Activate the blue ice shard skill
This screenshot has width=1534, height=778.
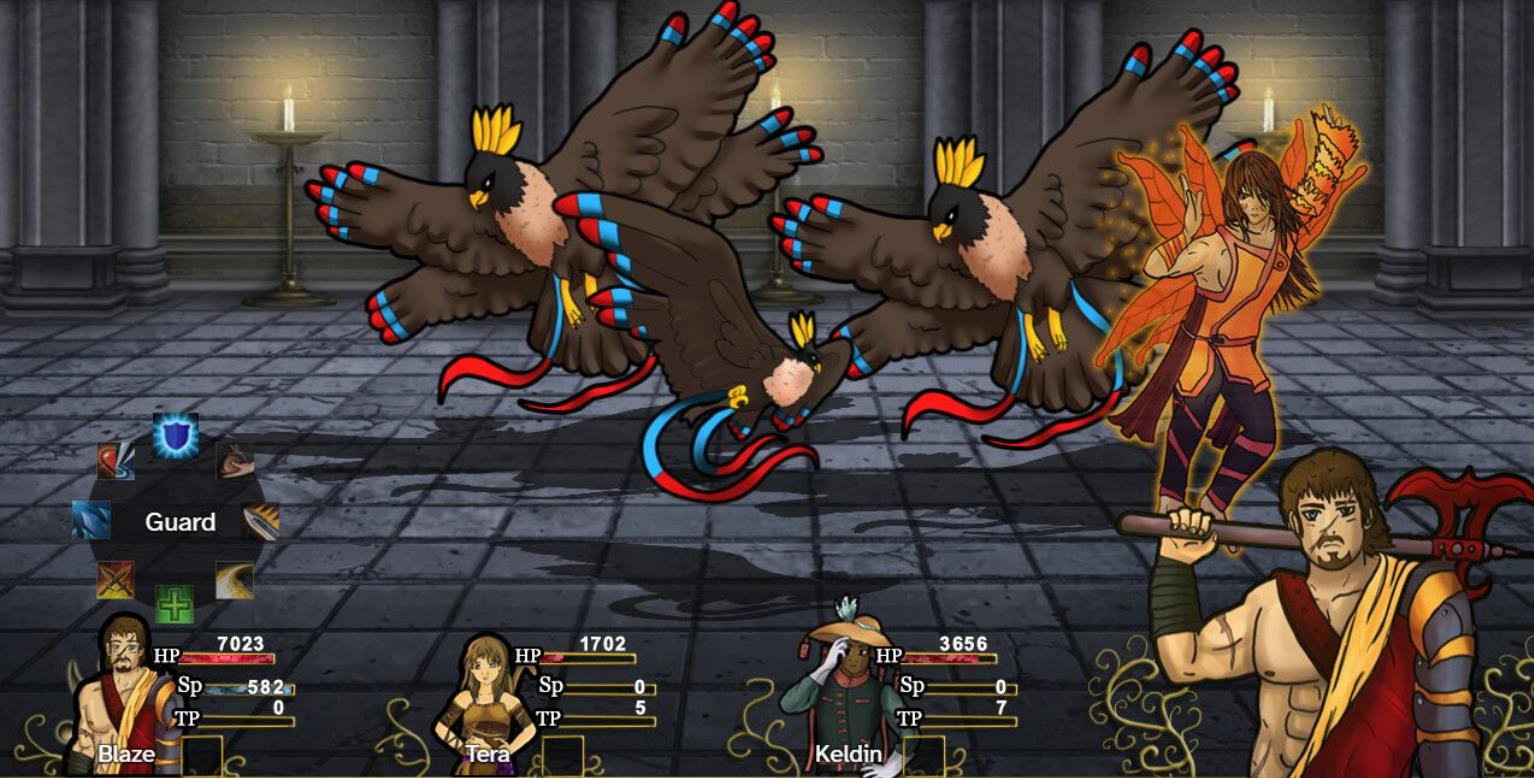91,520
